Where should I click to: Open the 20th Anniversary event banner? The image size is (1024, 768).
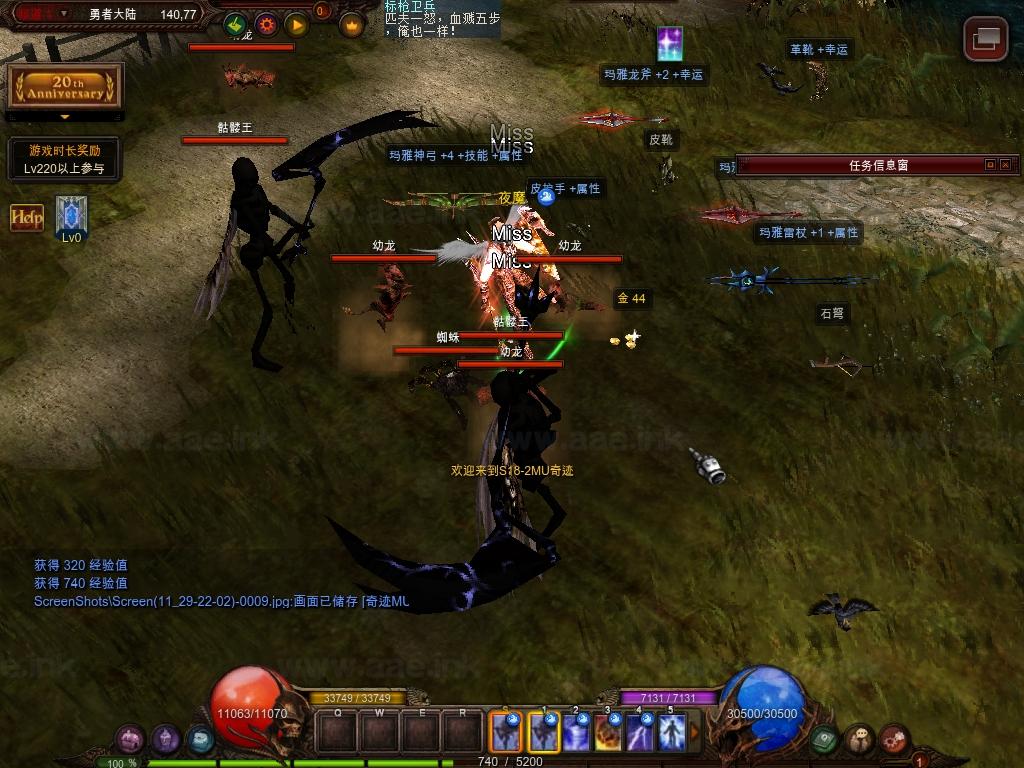click(65, 87)
